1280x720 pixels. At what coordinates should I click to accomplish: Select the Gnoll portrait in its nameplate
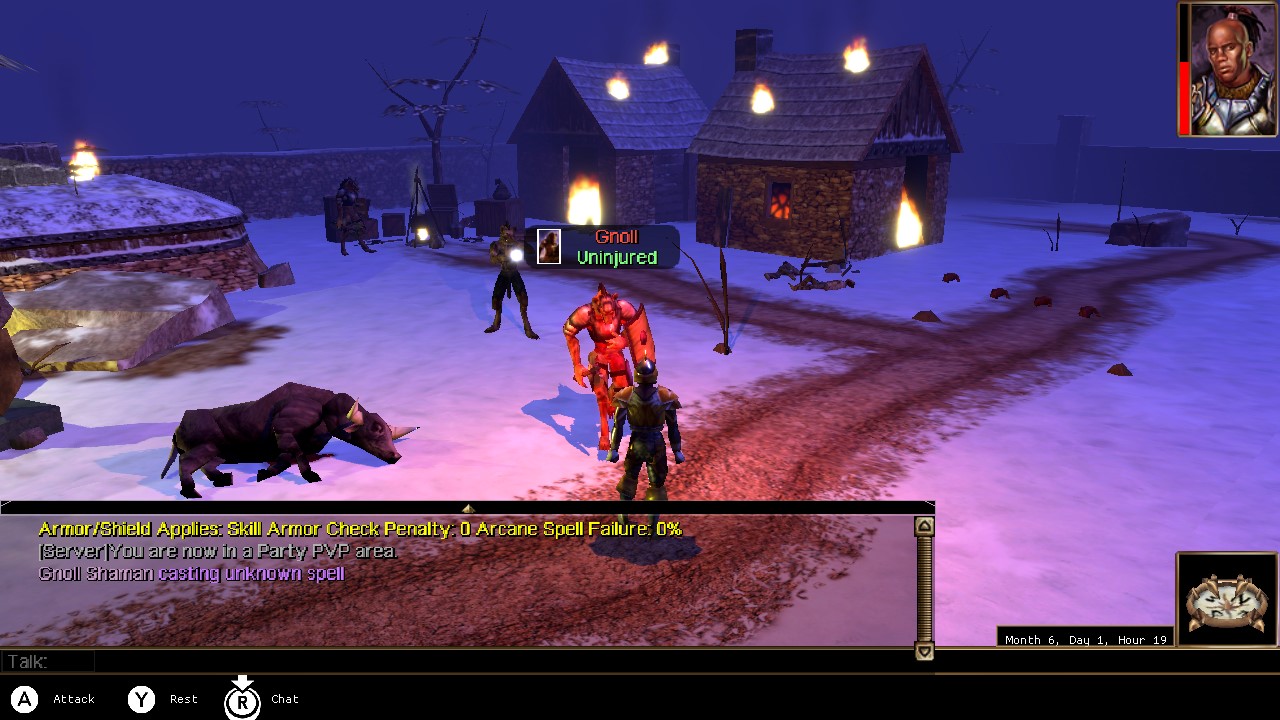click(x=548, y=245)
